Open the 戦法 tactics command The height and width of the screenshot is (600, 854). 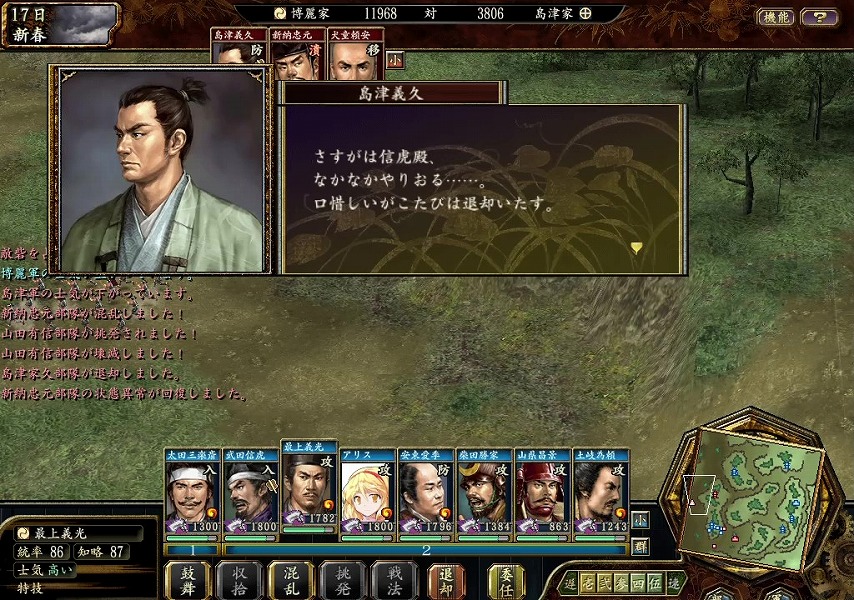(x=395, y=580)
